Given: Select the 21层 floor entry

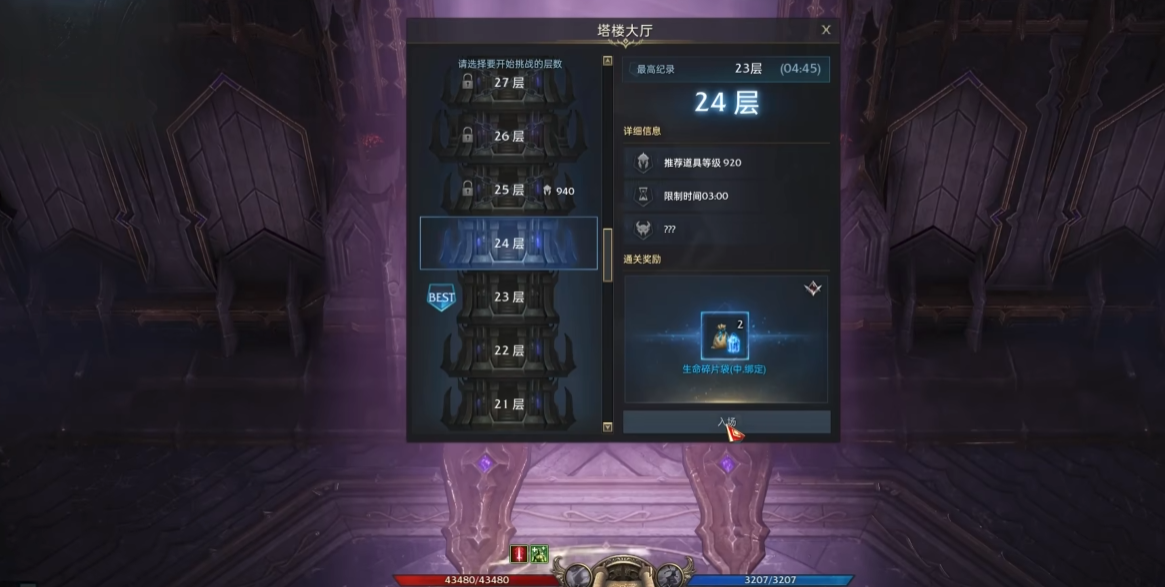Looking at the screenshot, I should click(x=509, y=404).
